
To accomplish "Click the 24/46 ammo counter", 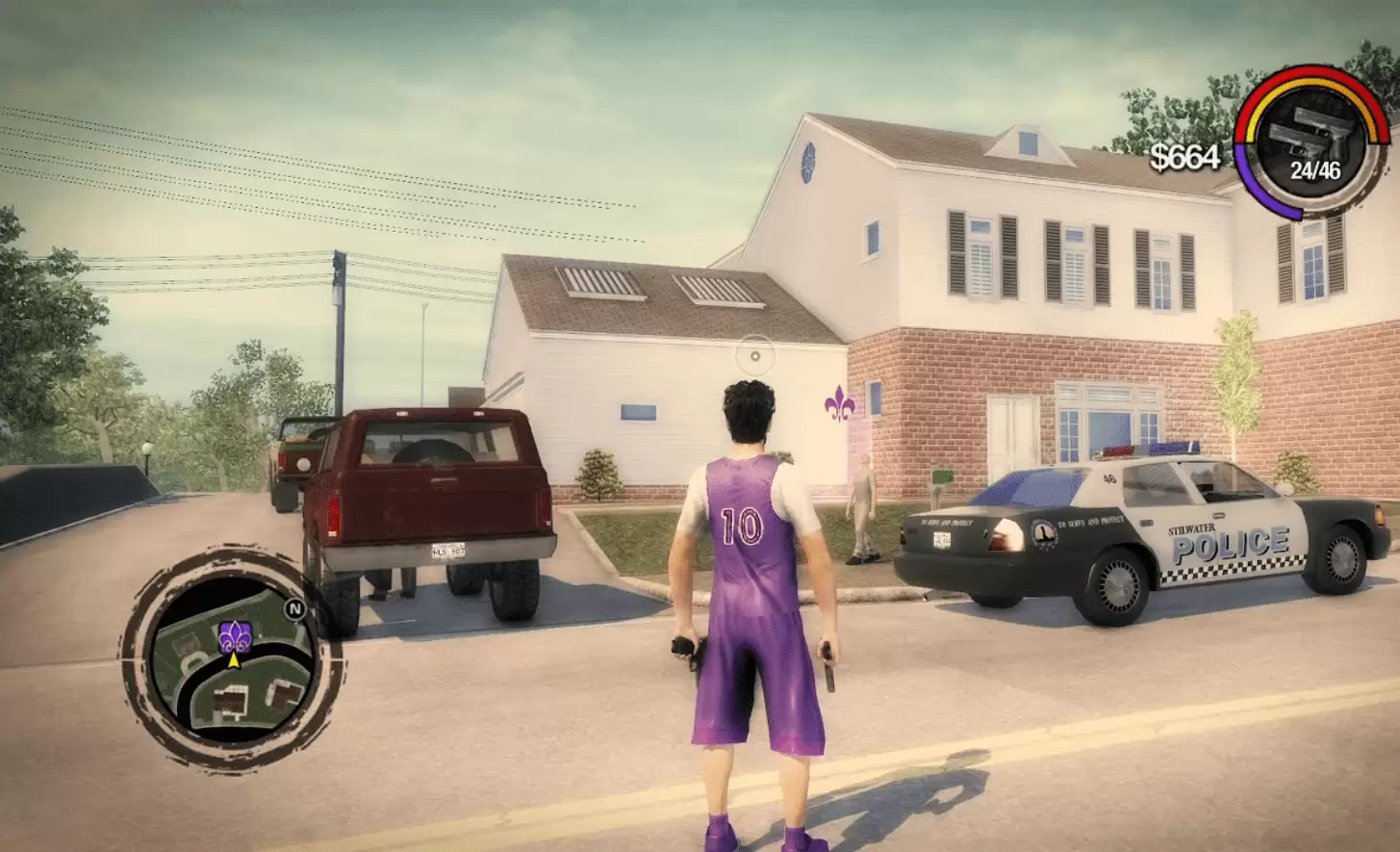I will pyautogui.click(x=1316, y=168).
